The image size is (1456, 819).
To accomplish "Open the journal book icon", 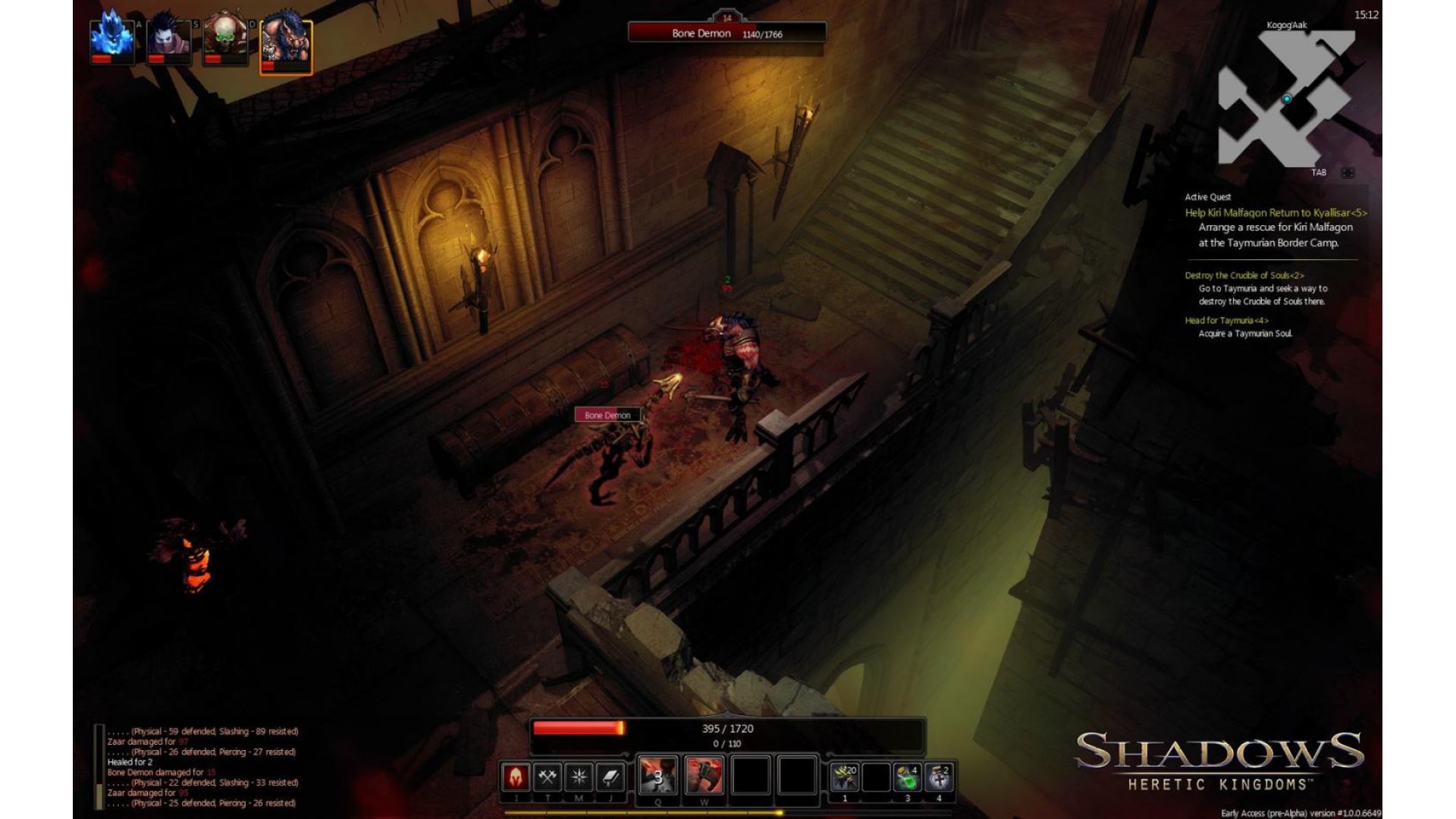I will pos(610,777).
